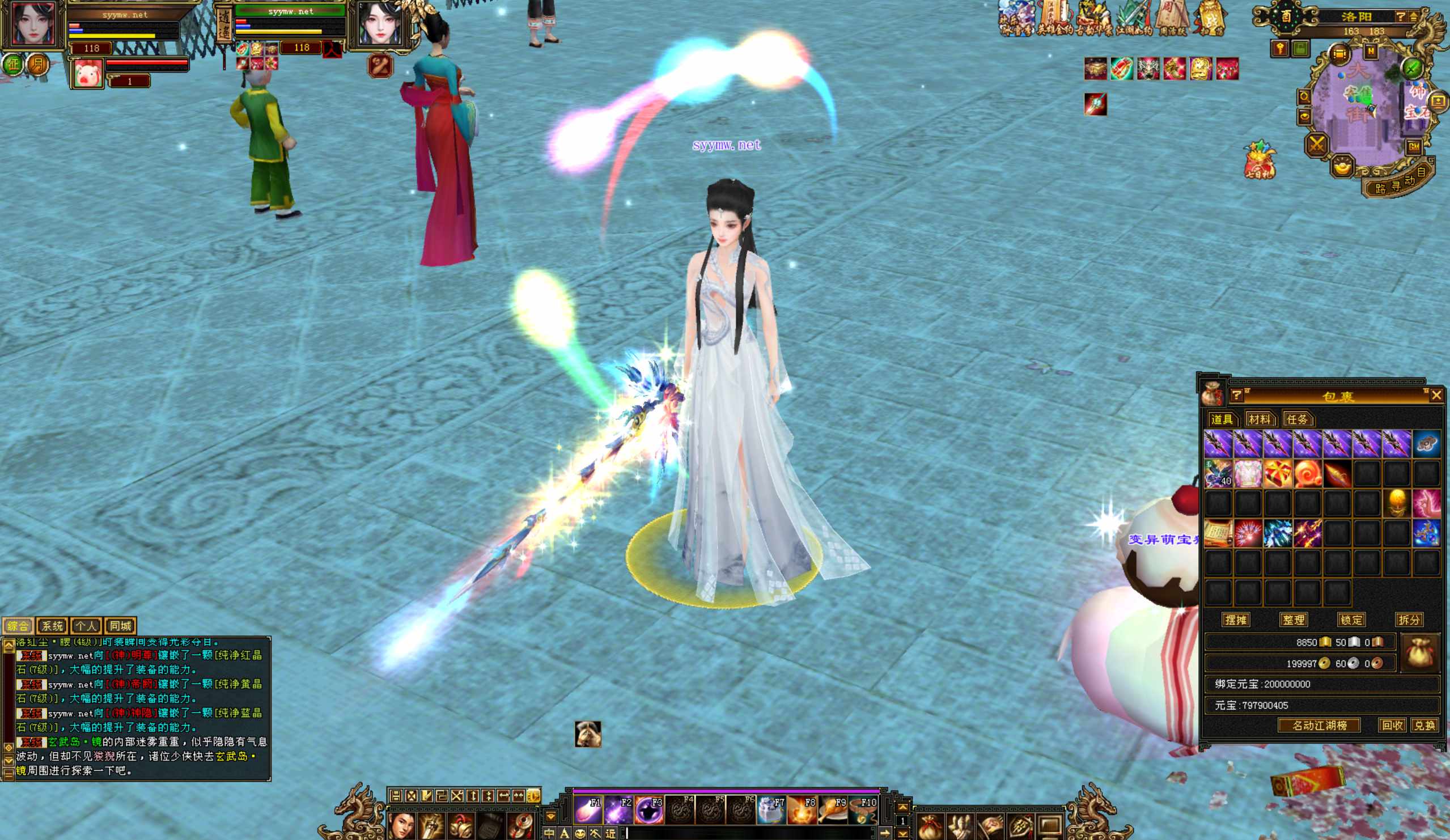Activate the F1 skill on the hotbar
This screenshot has width=1450, height=840.
coord(588,810)
